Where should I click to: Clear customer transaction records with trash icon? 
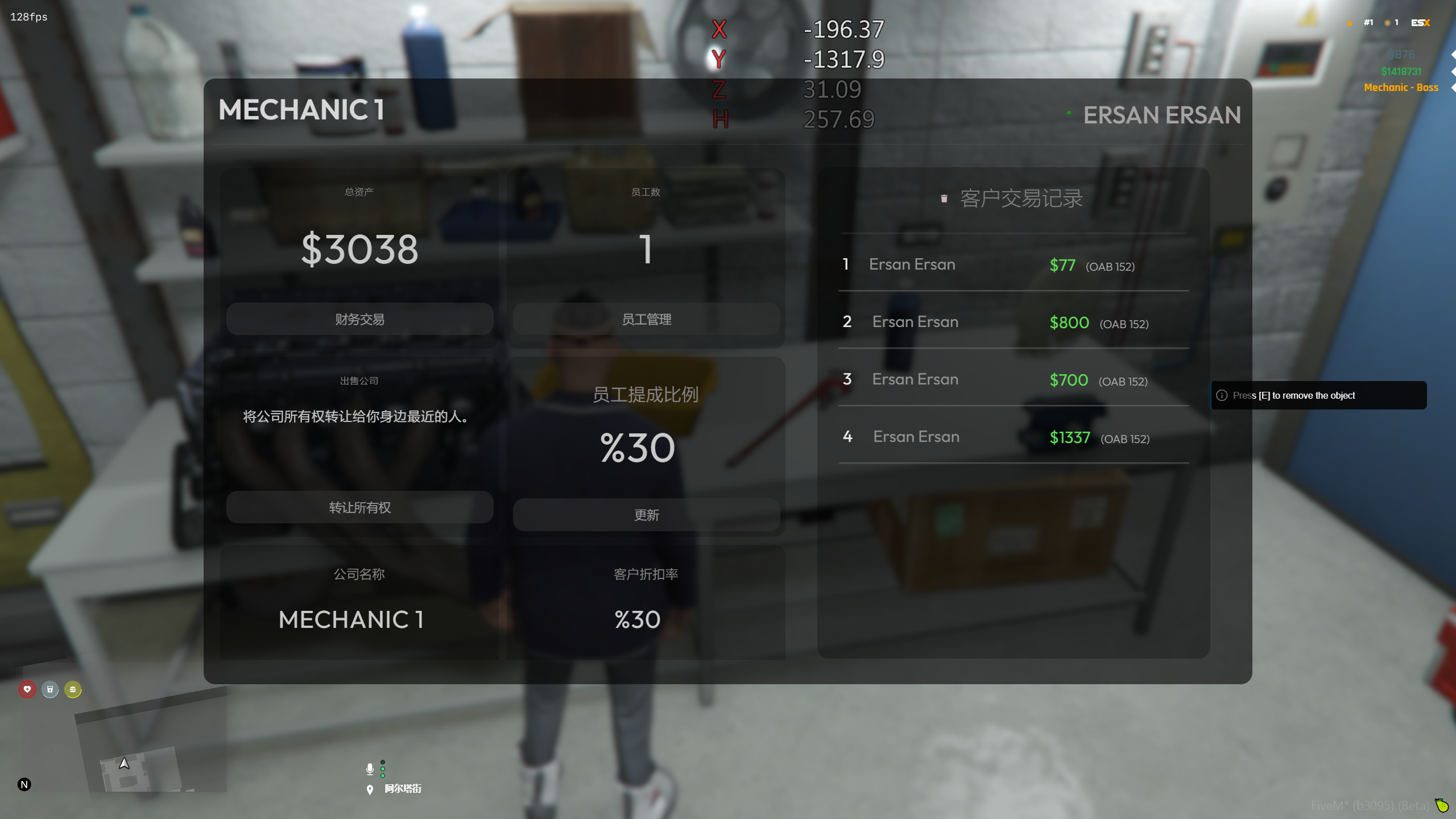pos(944,198)
